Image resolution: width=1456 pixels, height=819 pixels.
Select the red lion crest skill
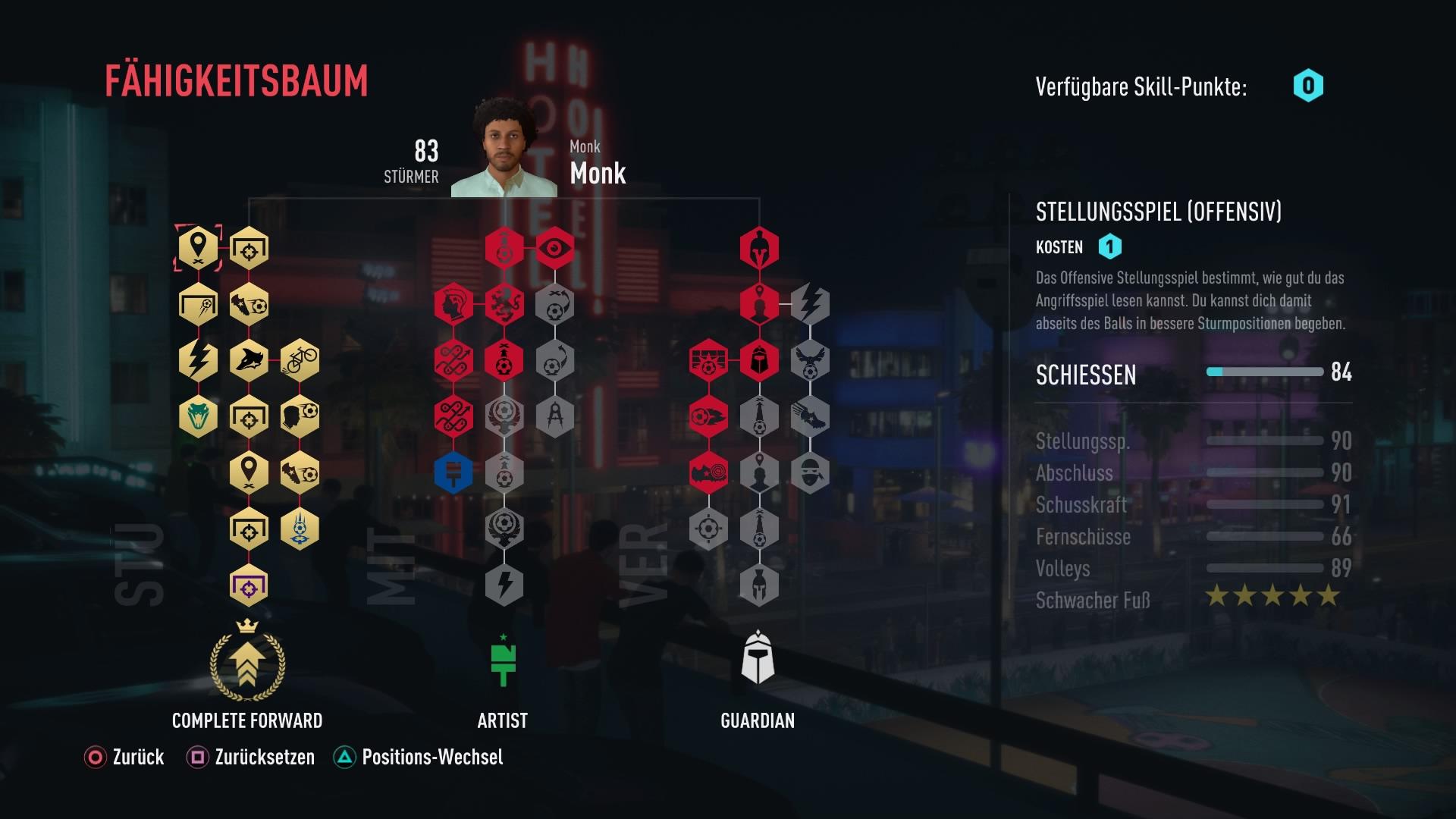[504, 305]
